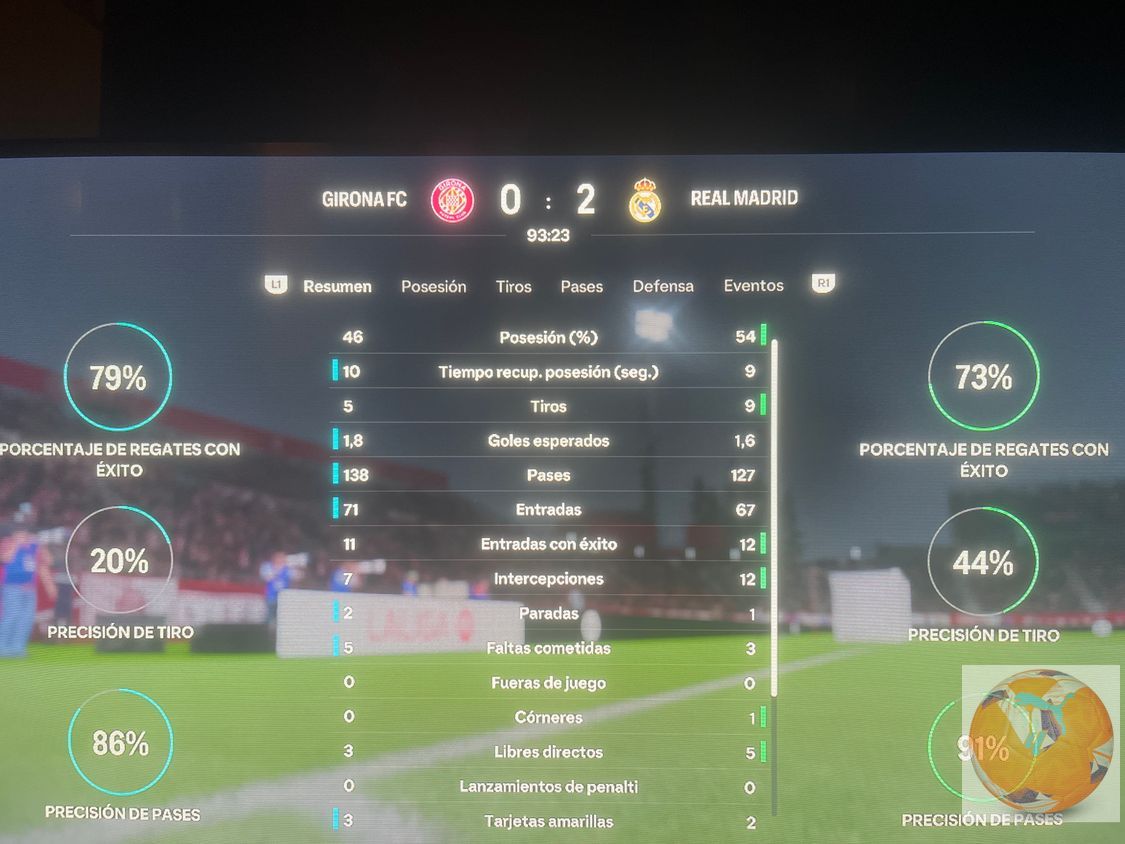Switch to the Posesión tab
Screen dimensions: 1125x844
click(x=433, y=286)
